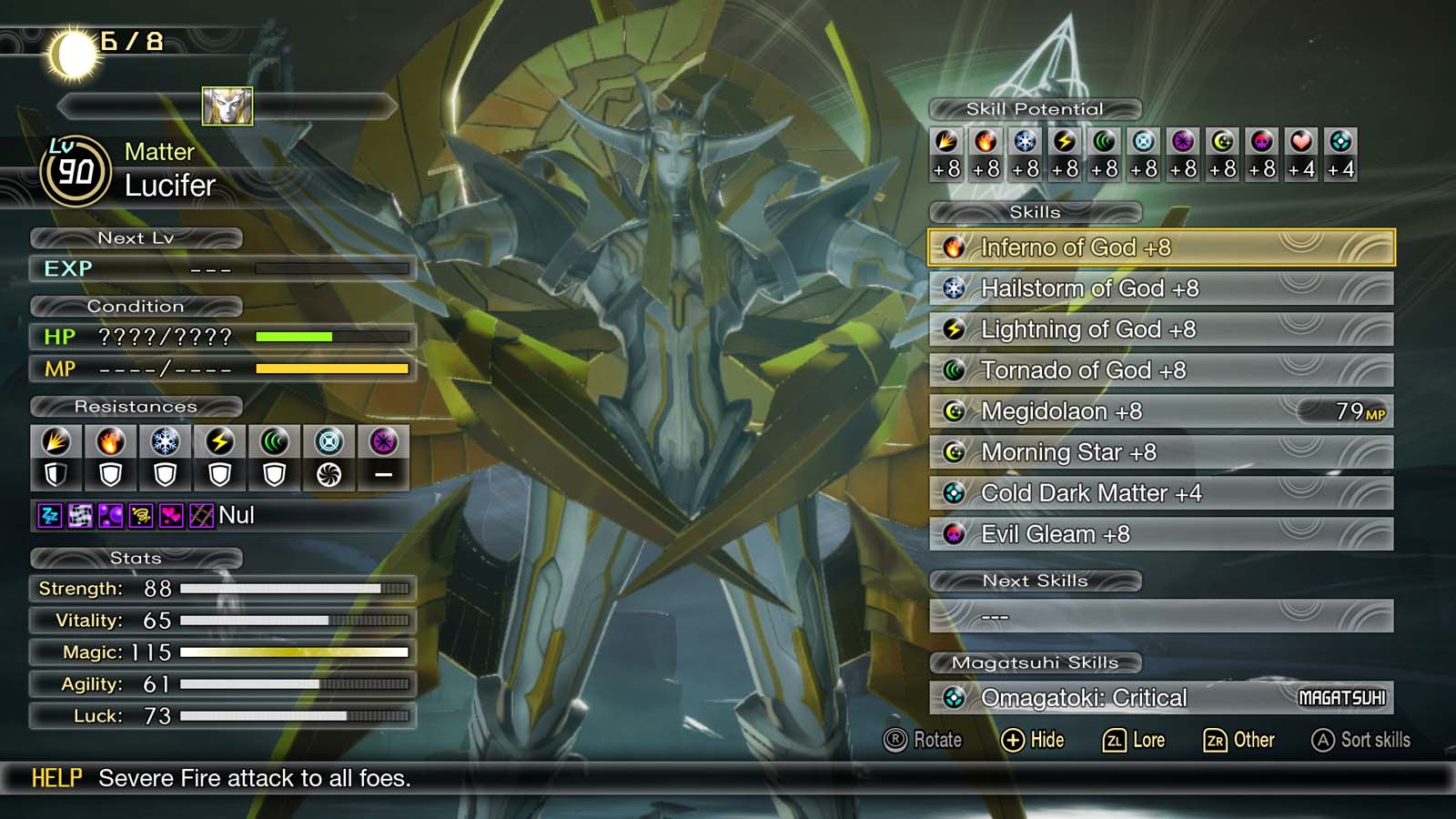Click the Ice skill potential icon
Screen dimensions: 1456x819
click(x=1023, y=141)
